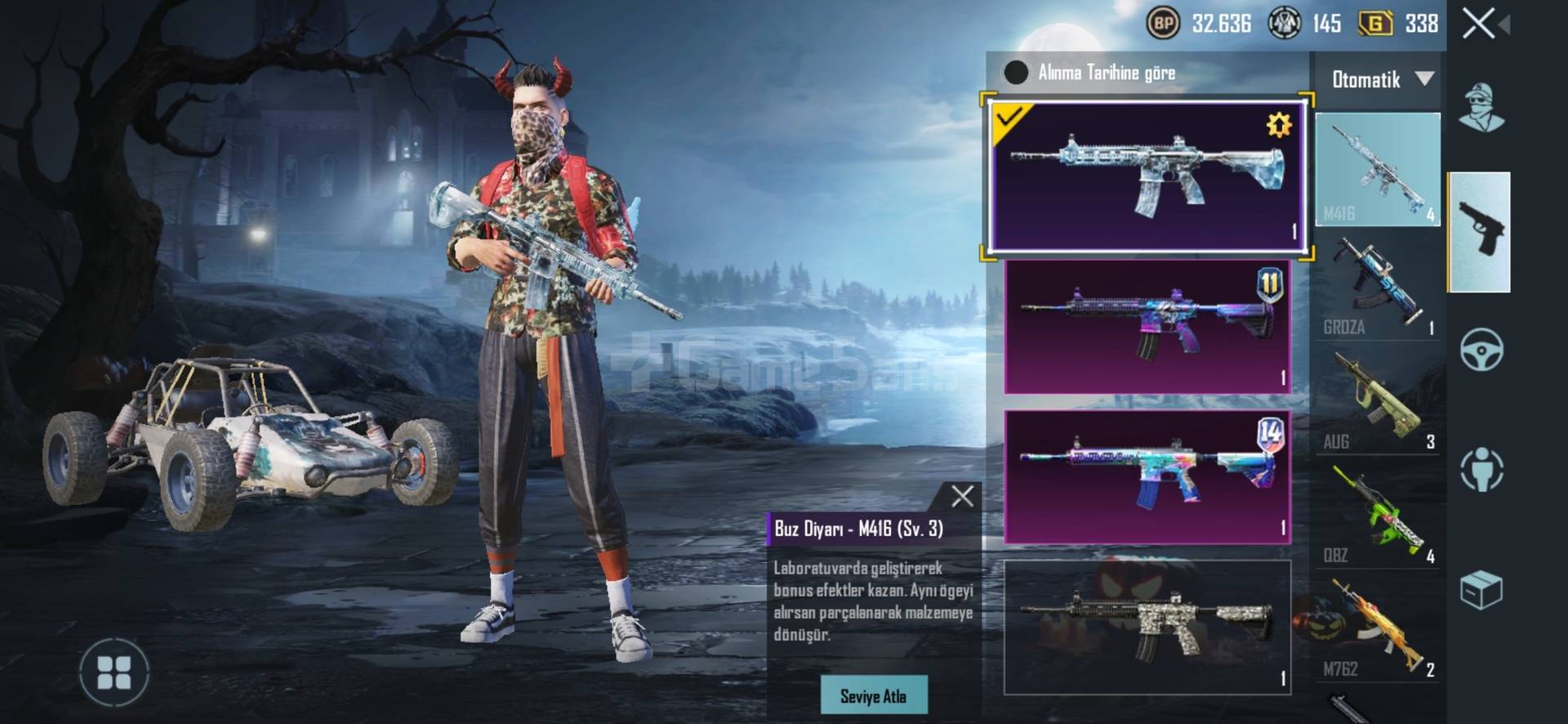Select the icy Buz Diyarı M416 skin
The width and height of the screenshot is (1568, 724).
(1147, 177)
